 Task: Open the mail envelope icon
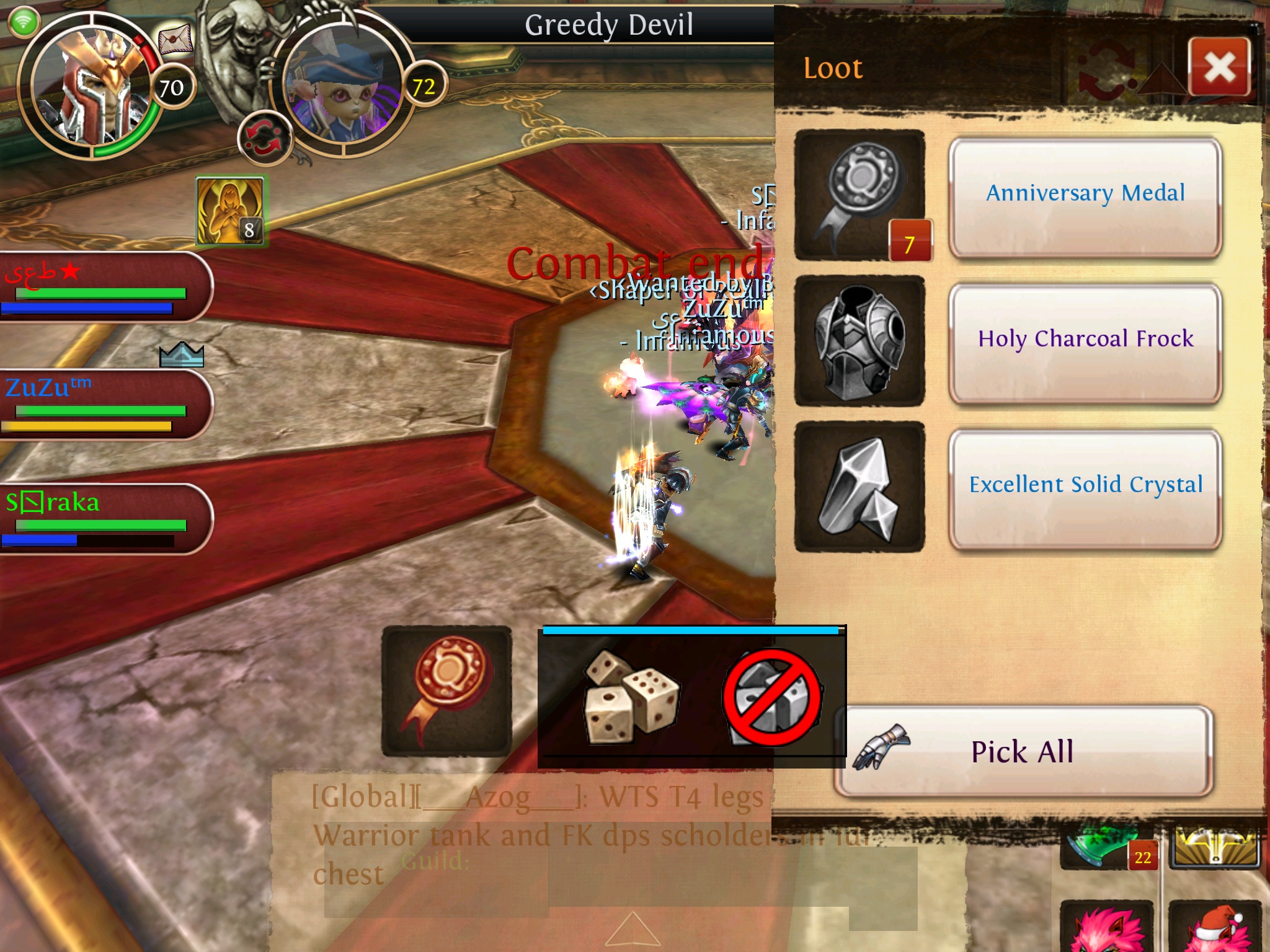pos(175,41)
